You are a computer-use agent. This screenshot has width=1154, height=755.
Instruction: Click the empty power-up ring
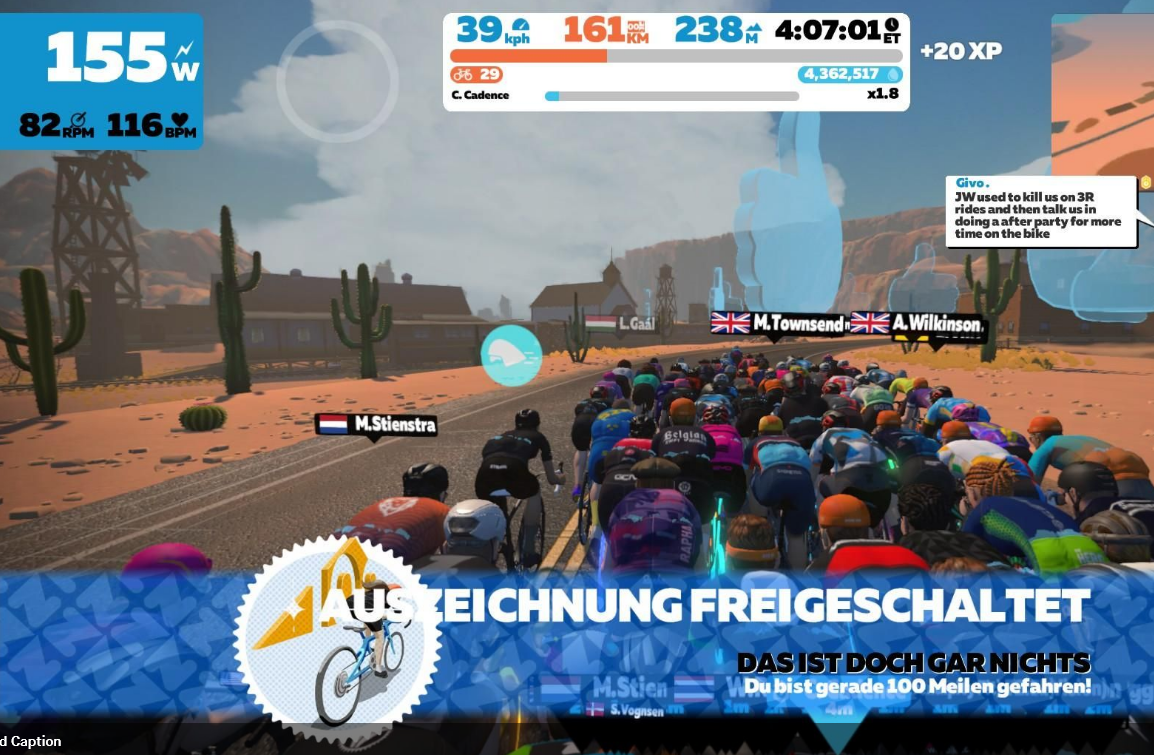[337, 81]
